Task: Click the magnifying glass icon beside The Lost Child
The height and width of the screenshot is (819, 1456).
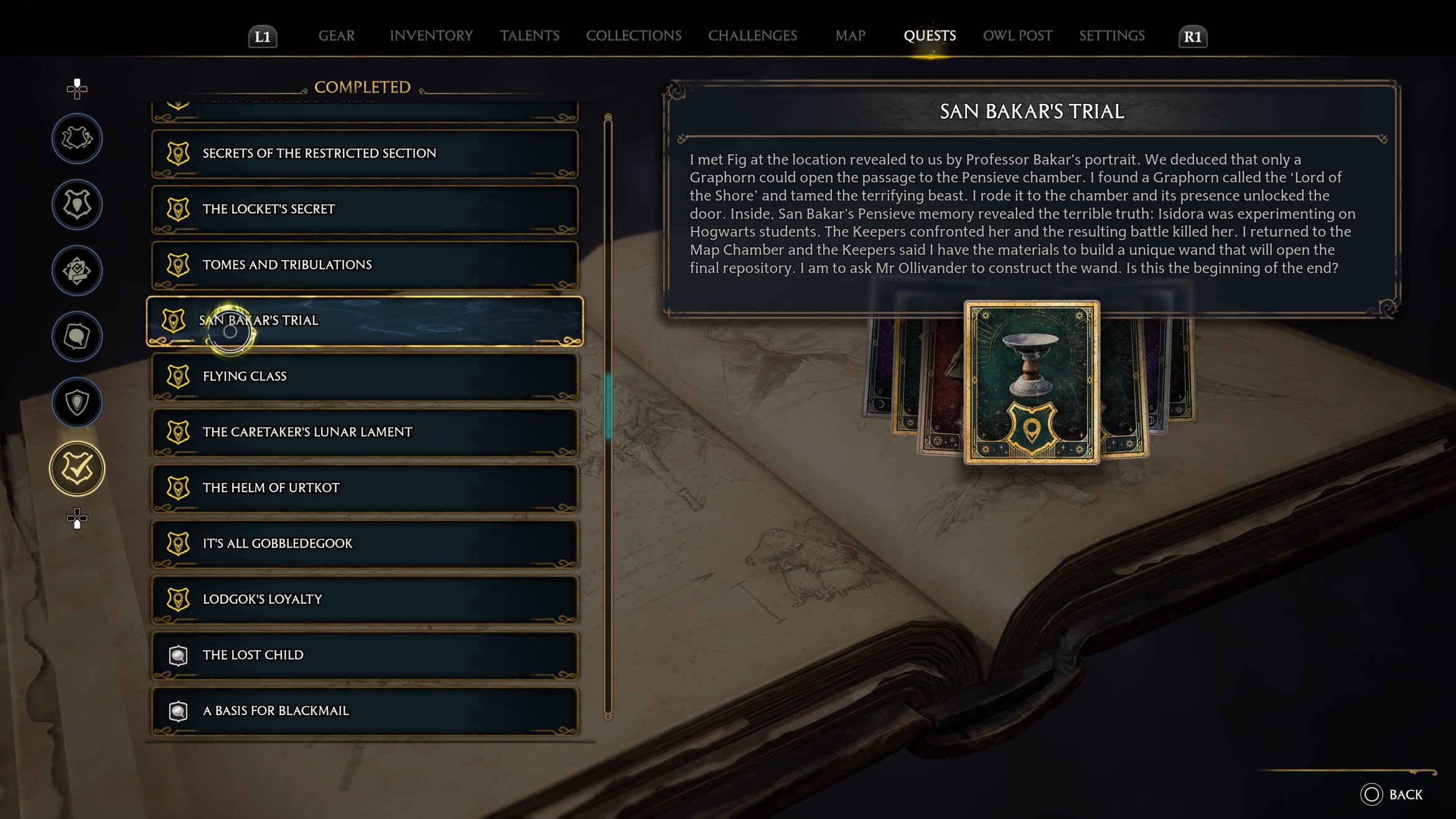Action: tap(179, 655)
